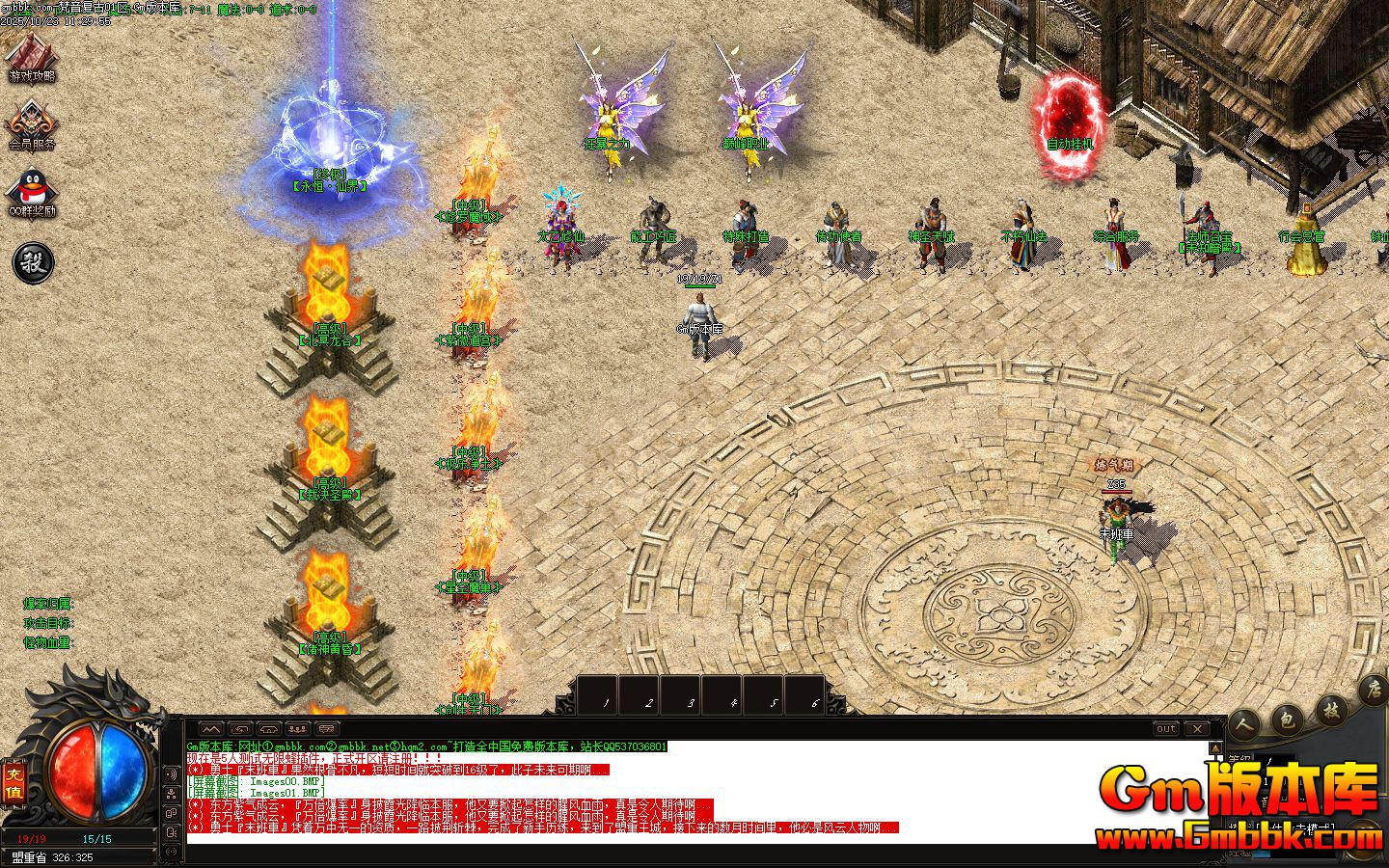Viewport: 1389px width, 868px height.
Task: Select hotbar slot number 1
Action: [x=606, y=700]
